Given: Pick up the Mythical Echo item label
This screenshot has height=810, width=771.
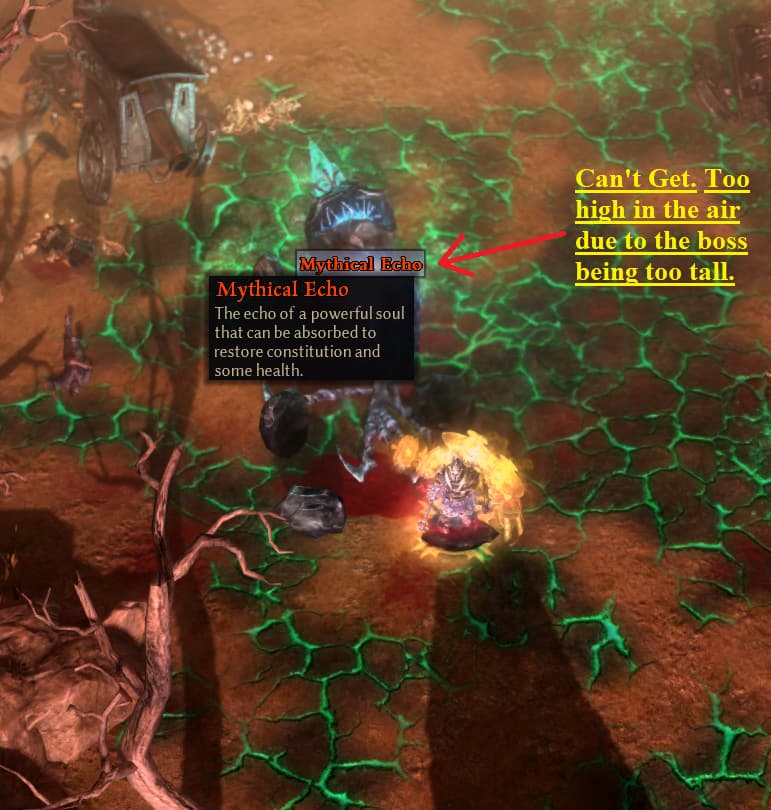Looking at the screenshot, I should pyautogui.click(x=360, y=264).
